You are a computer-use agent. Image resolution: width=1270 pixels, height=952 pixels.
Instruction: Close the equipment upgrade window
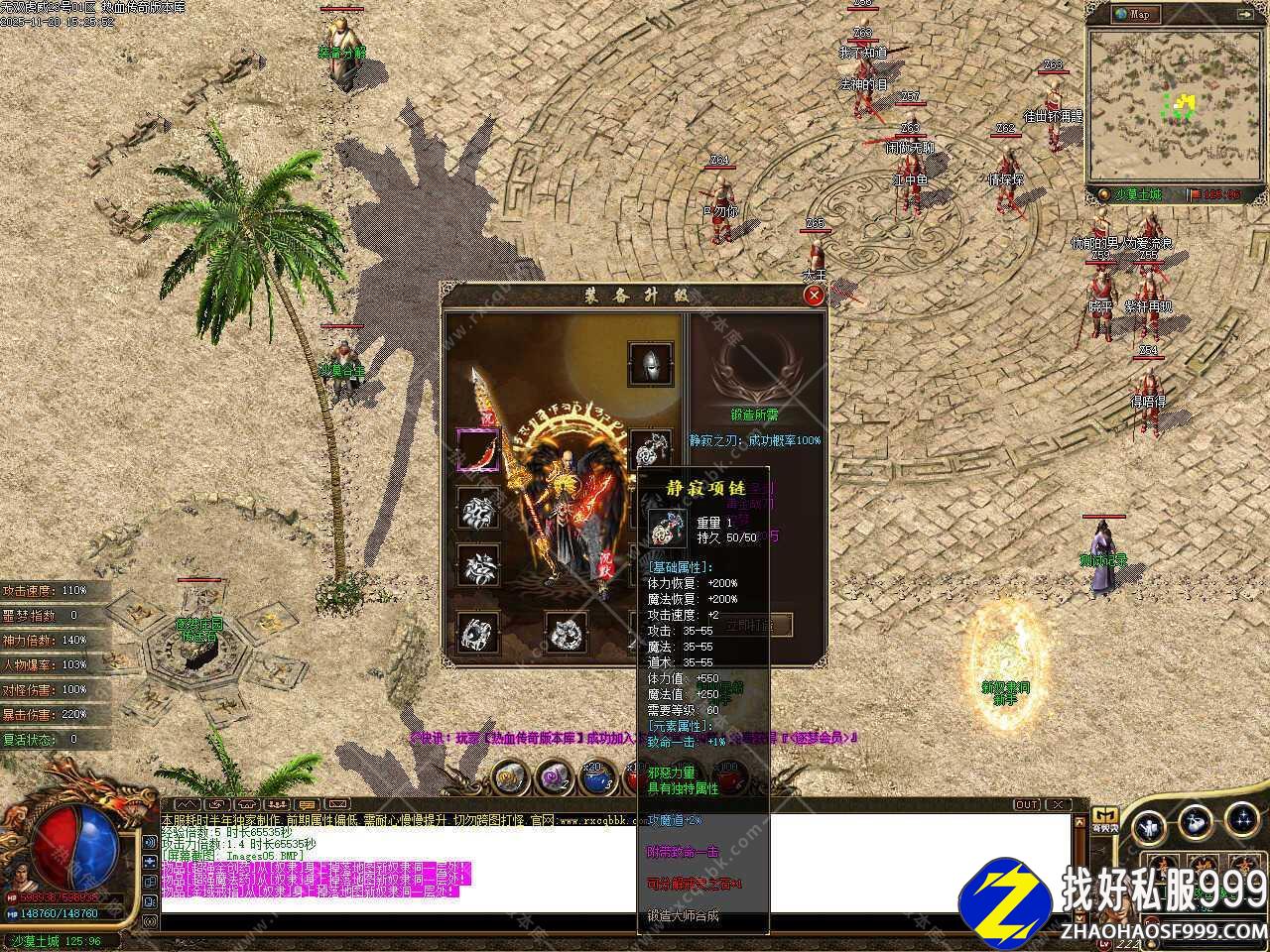[814, 295]
